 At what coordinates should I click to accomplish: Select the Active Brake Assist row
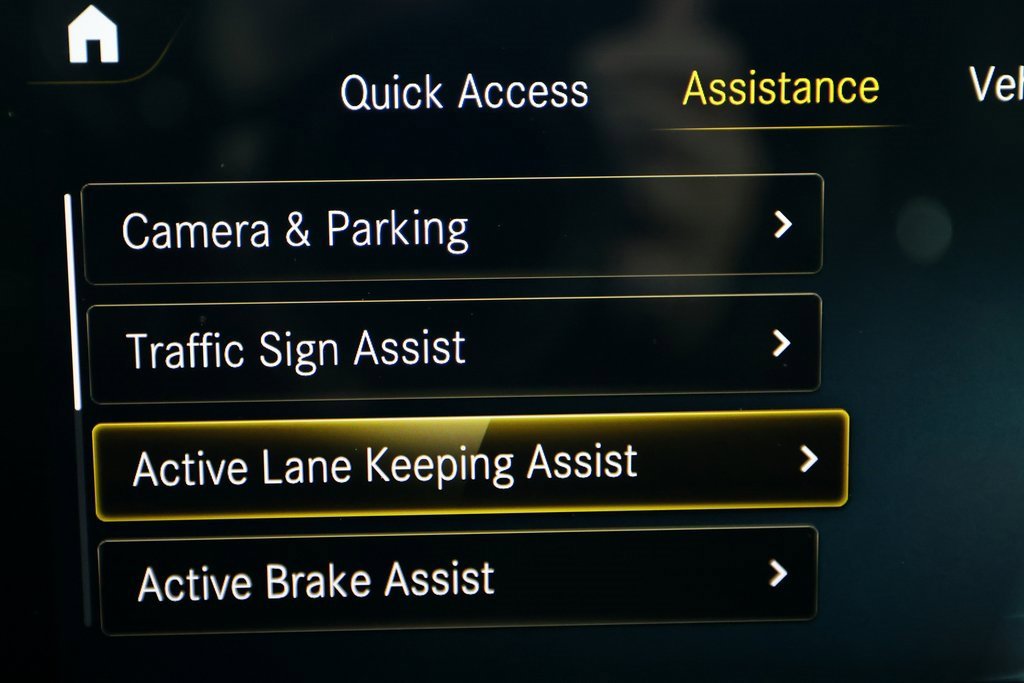(458, 580)
